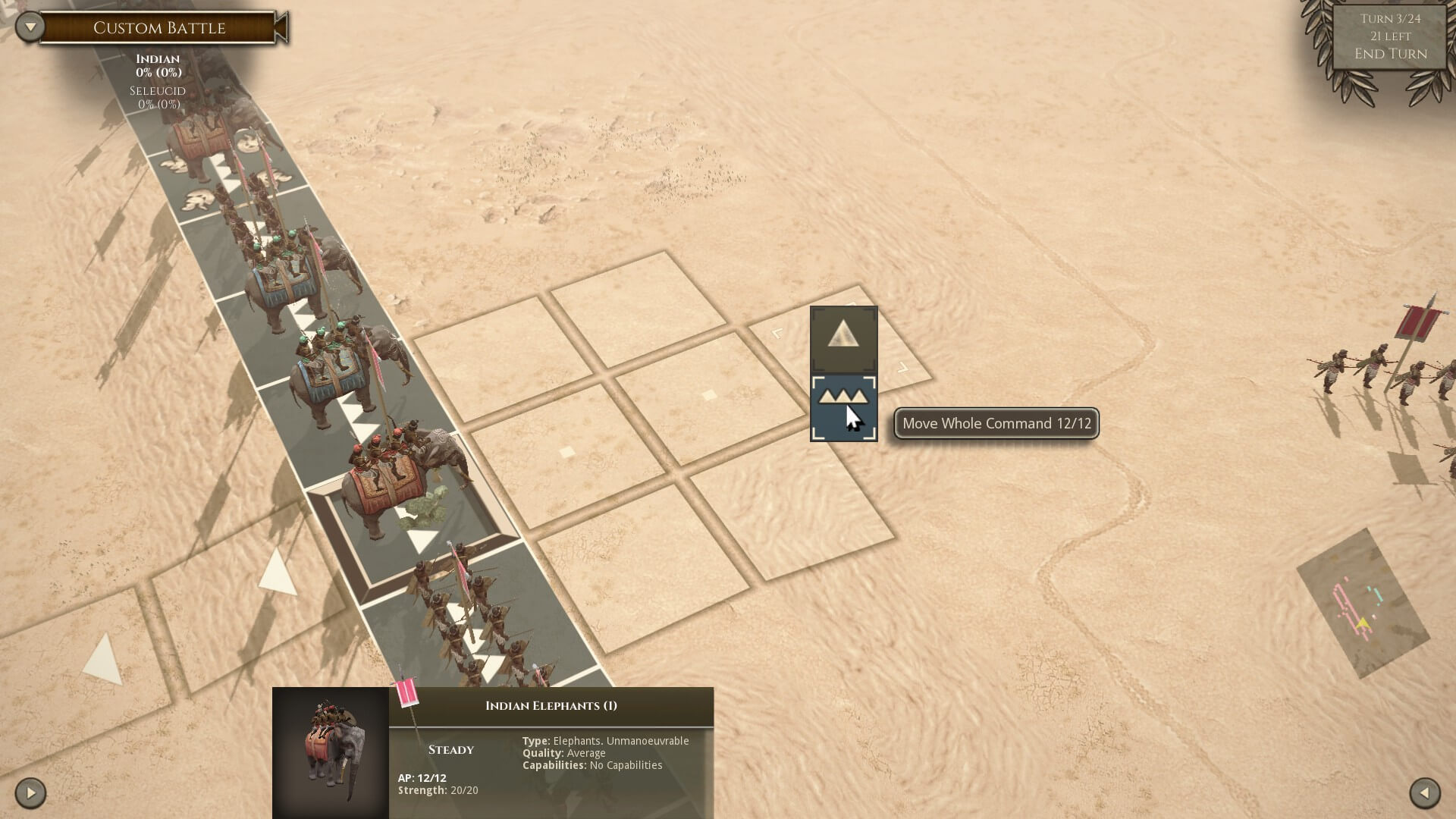Click the bottom-left round arrow button
This screenshot has height=819, width=1456.
30,793
